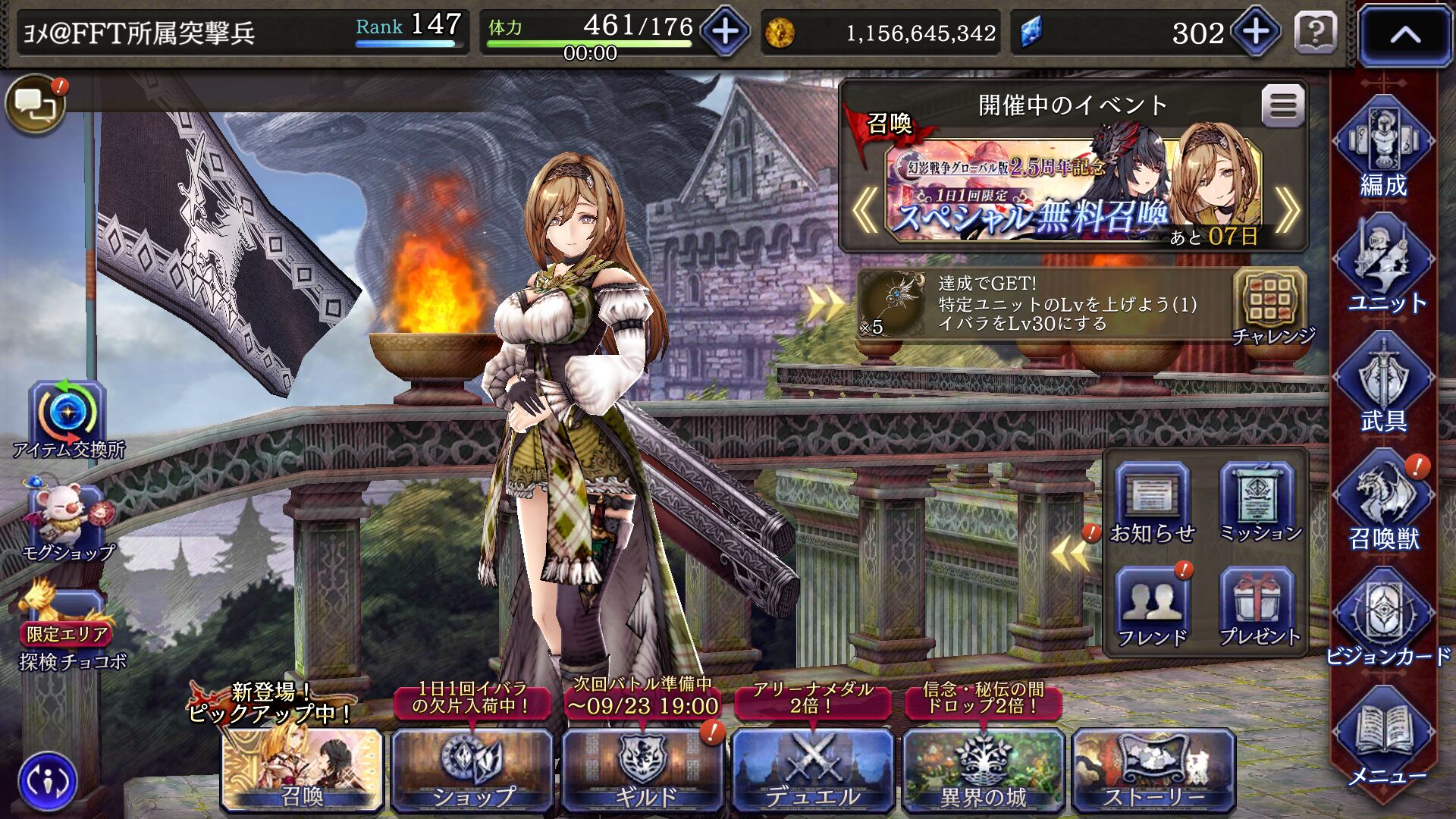Open the ユニット unit menu
The width and height of the screenshot is (1456, 819).
coord(1385,265)
